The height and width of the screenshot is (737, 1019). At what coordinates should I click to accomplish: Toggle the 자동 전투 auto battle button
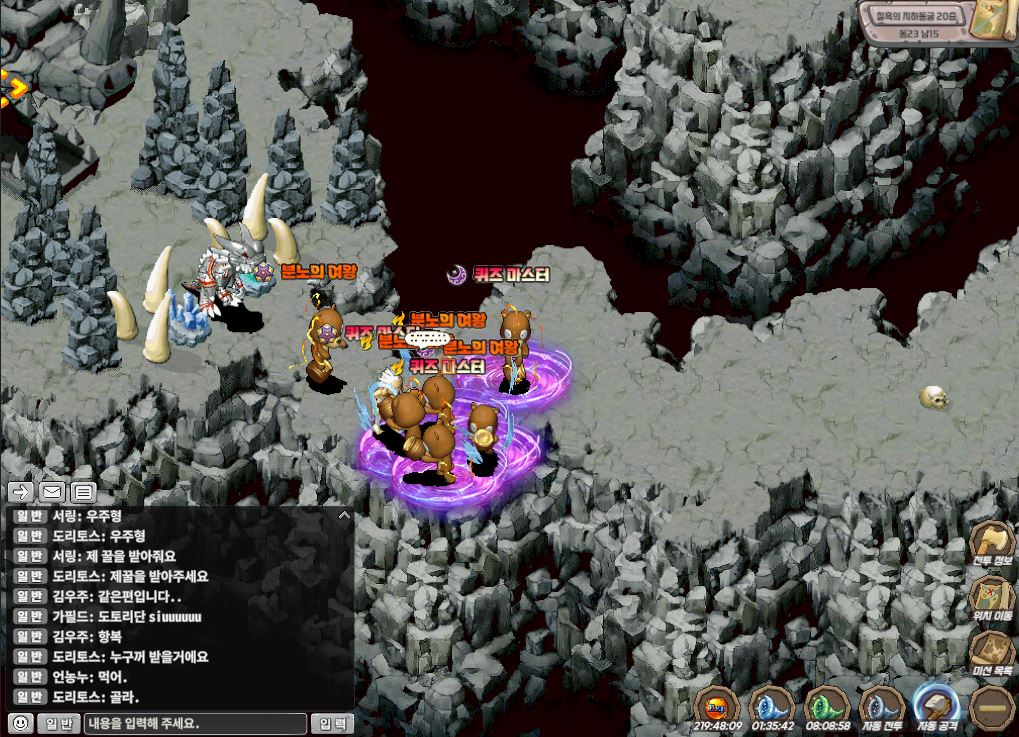pyautogui.click(x=882, y=705)
